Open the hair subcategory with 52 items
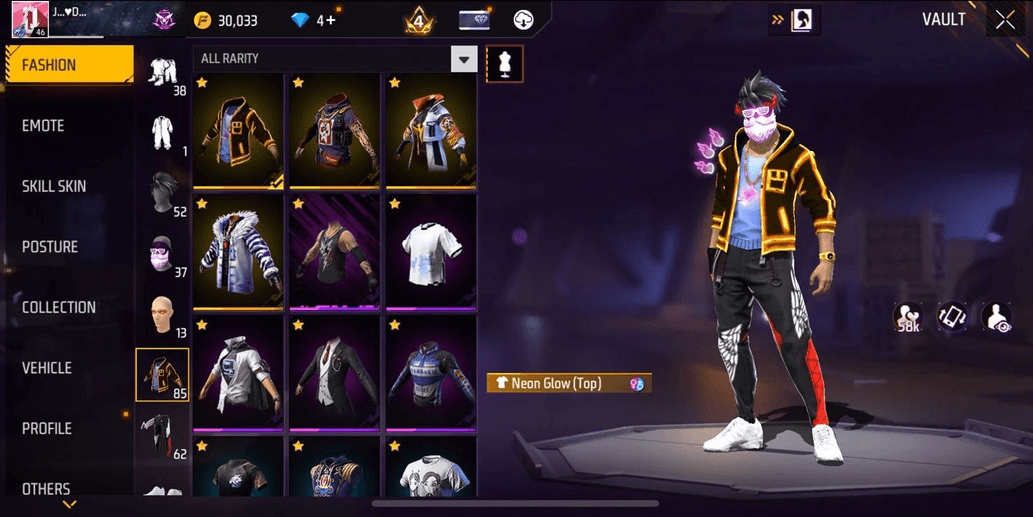This screenshot has height=517, width=1033. [162, 194]
